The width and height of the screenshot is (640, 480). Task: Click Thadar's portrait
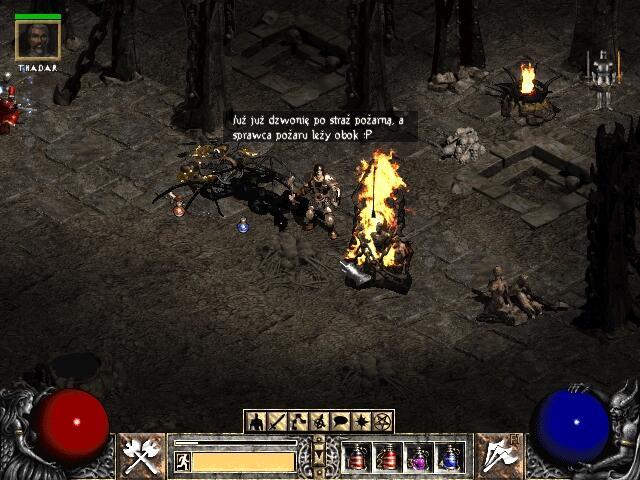point(38,40)
